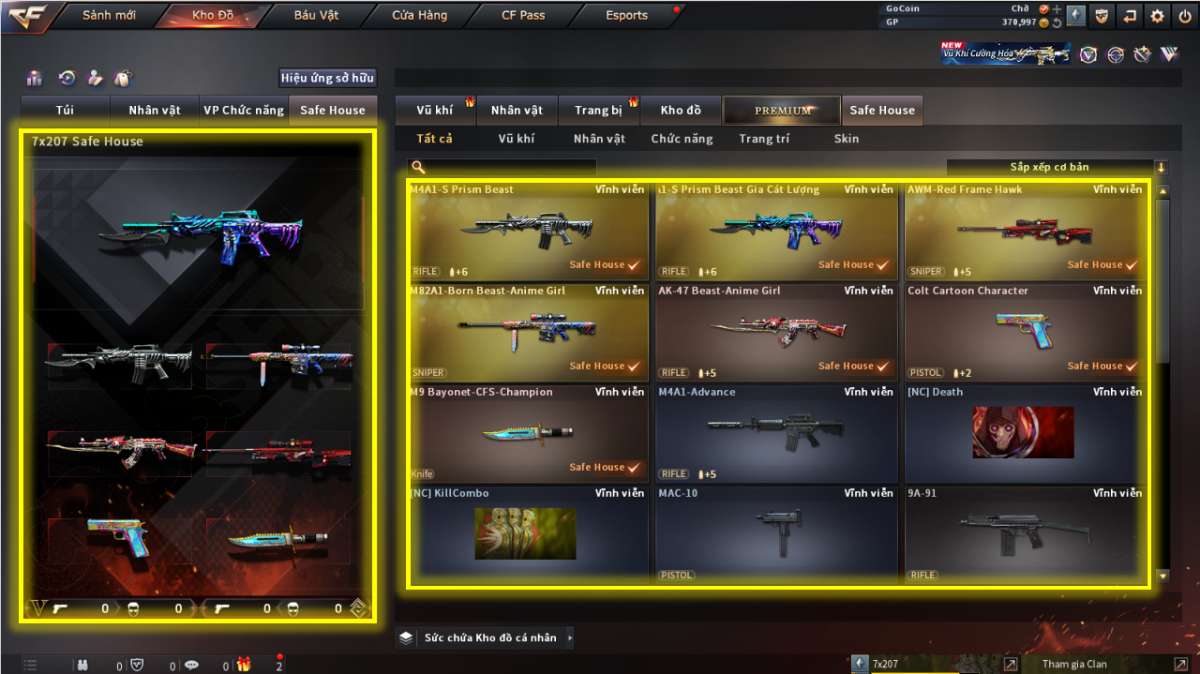This screenshot has width=1200, height=674.
Task: Open settings with the gear icon
Action: (x=1157, y=15)
